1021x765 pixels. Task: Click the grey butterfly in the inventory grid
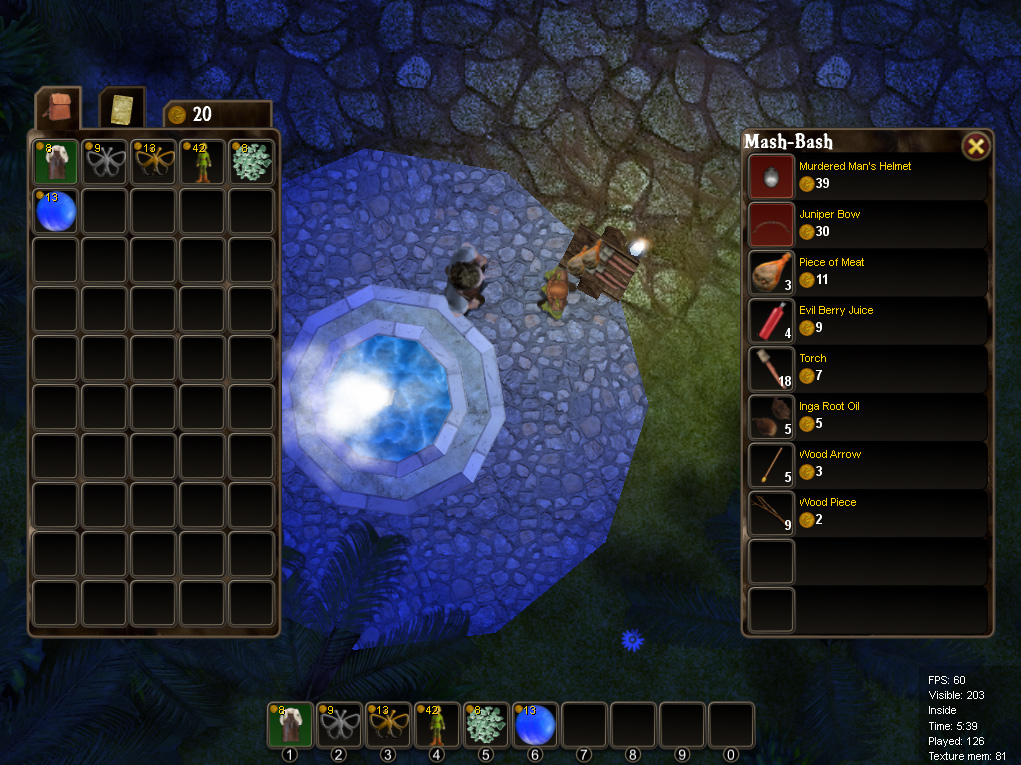(105, 162)
